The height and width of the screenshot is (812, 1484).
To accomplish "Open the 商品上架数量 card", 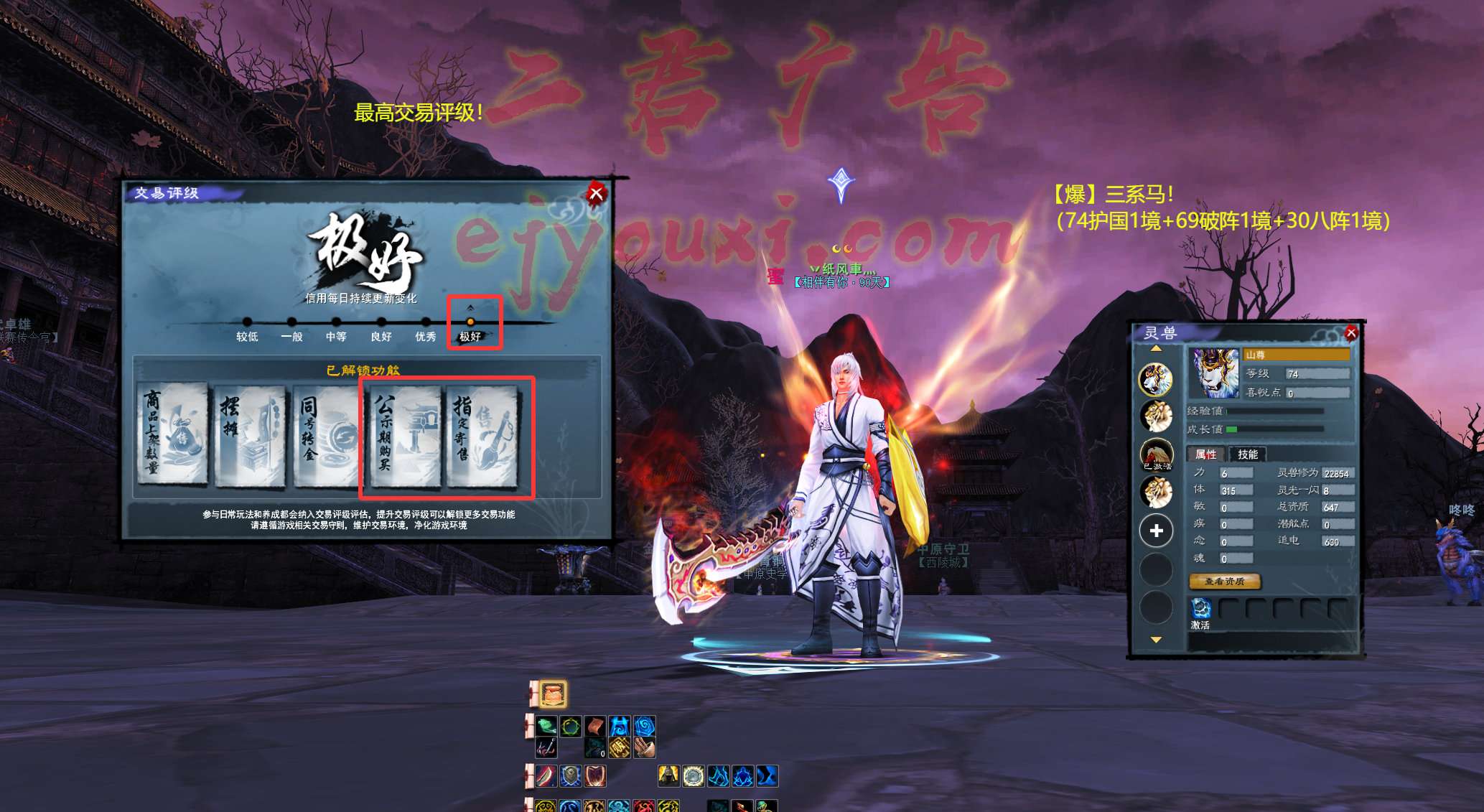I will coord(172,434).
